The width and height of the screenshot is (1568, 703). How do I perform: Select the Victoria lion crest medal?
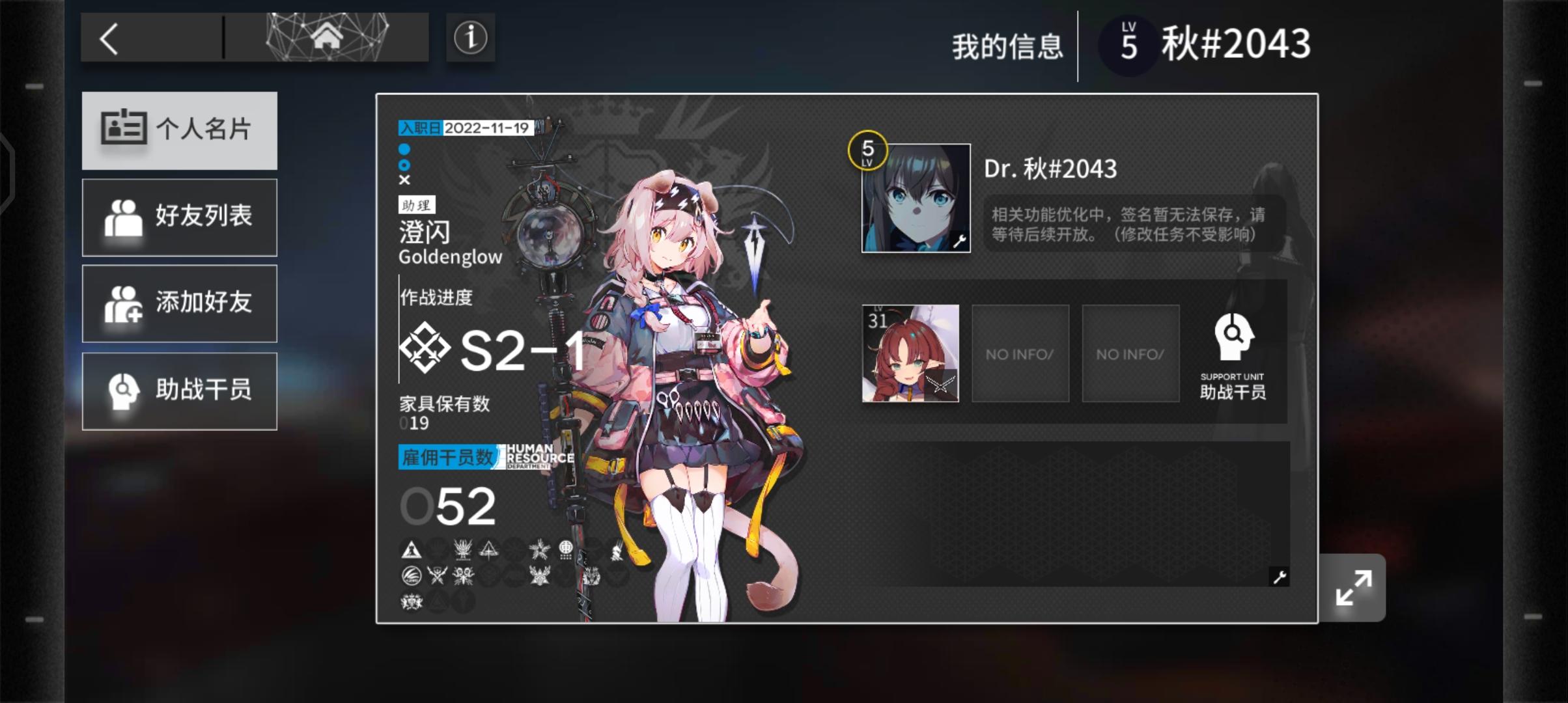coord(412,603)
